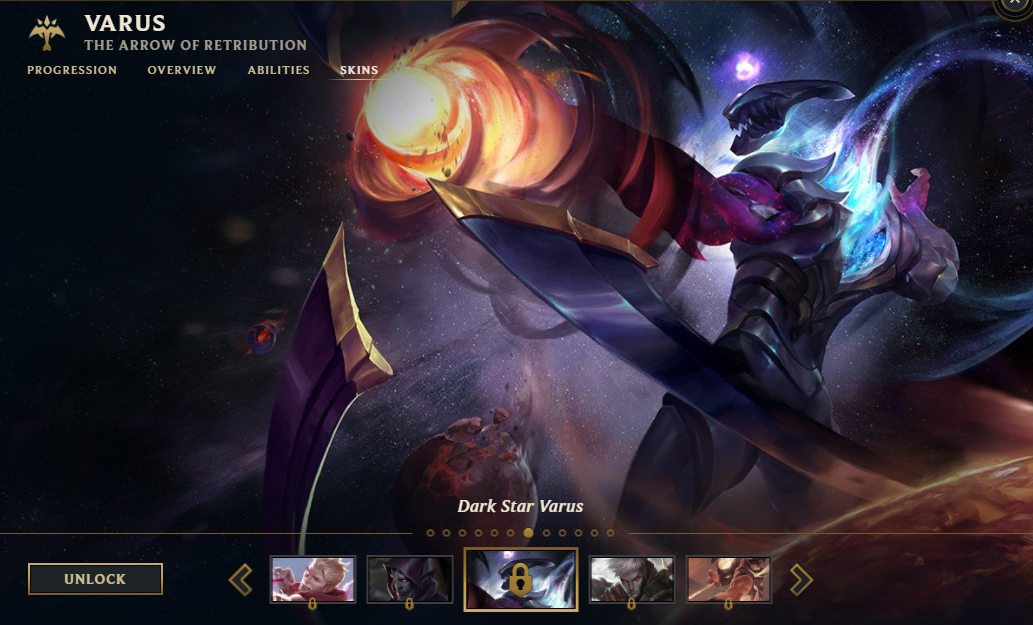
Task: Show previous skins with the left arrow
Action: pos(241,579)
